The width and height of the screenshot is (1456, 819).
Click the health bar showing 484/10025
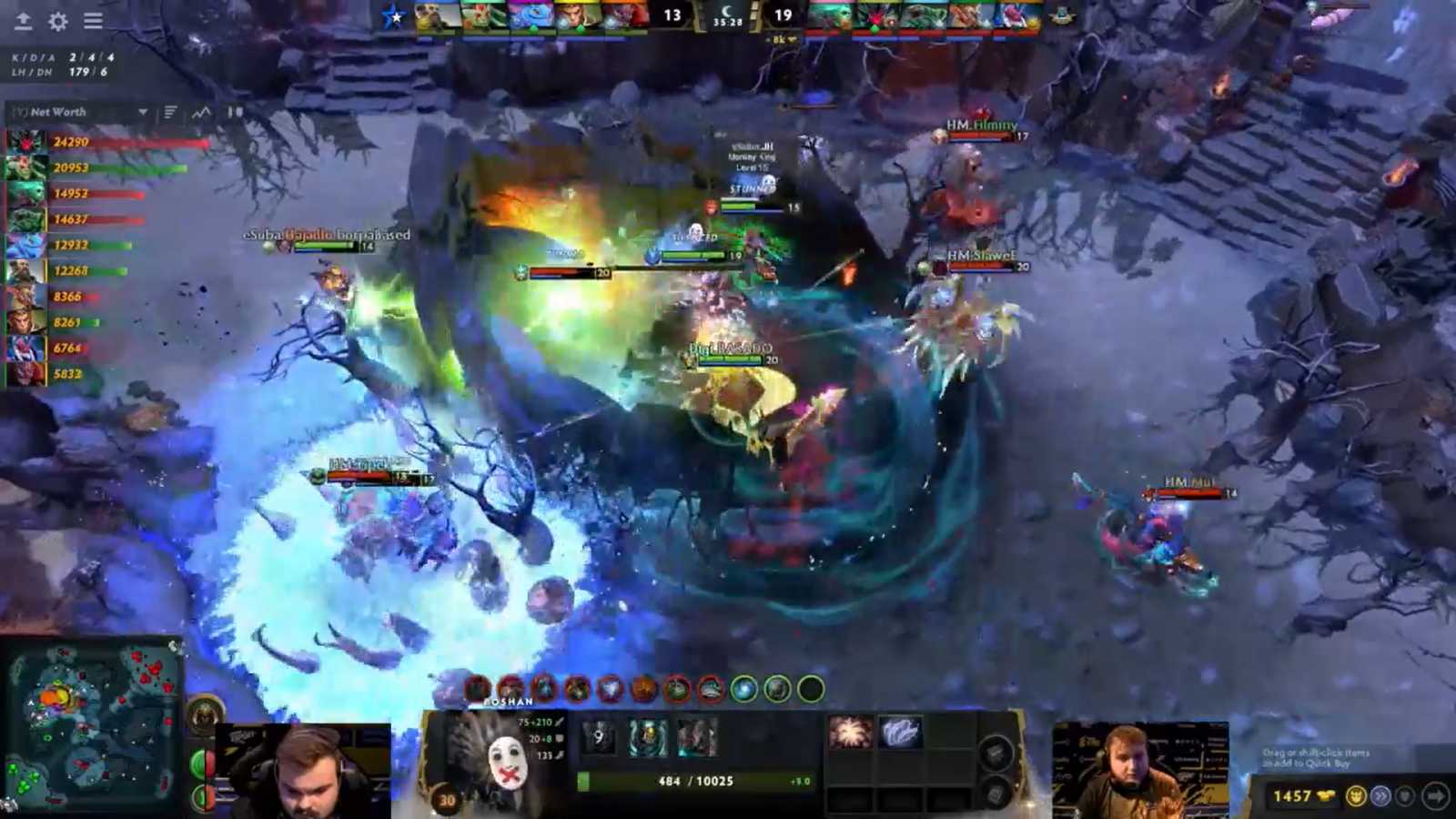point(696,782)
